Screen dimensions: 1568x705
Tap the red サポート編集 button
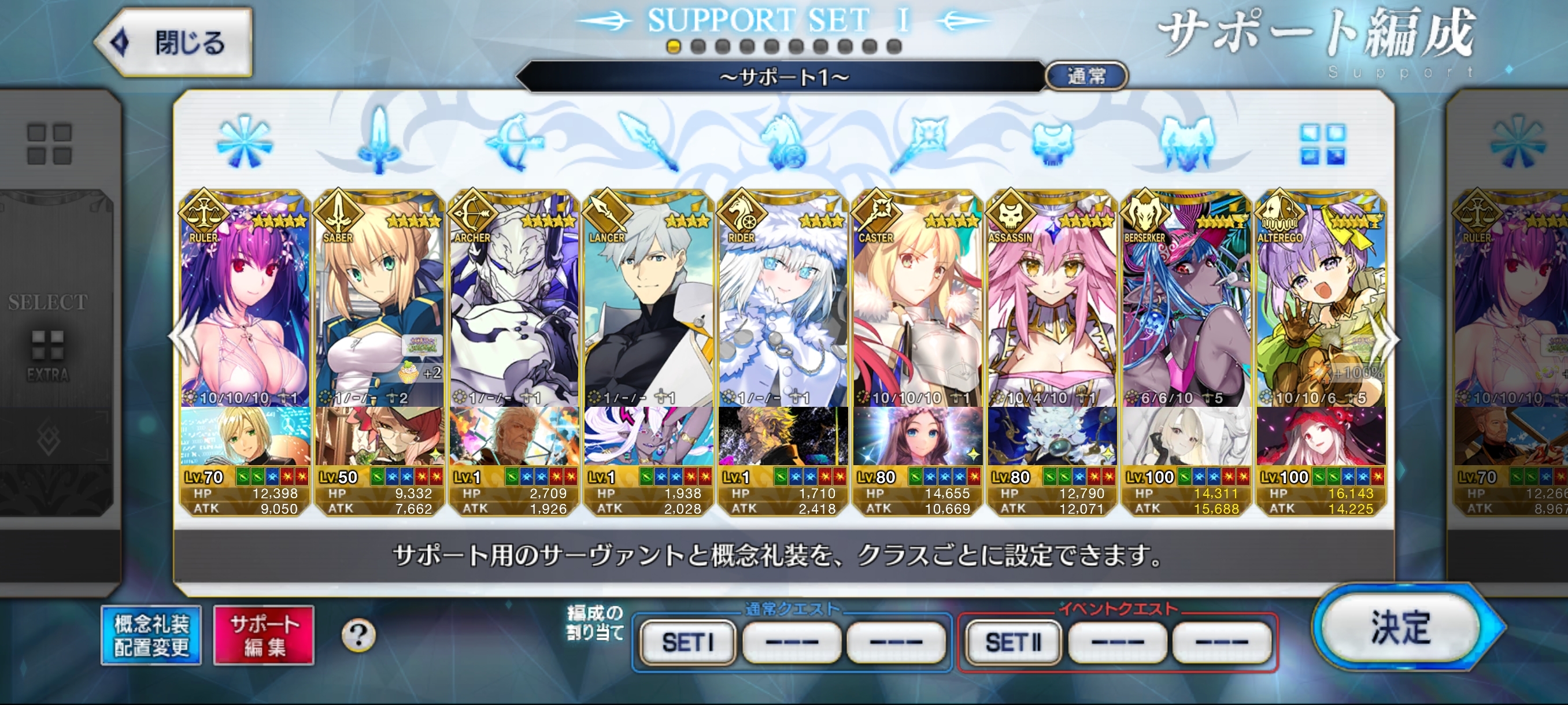(x=264, y=636)
